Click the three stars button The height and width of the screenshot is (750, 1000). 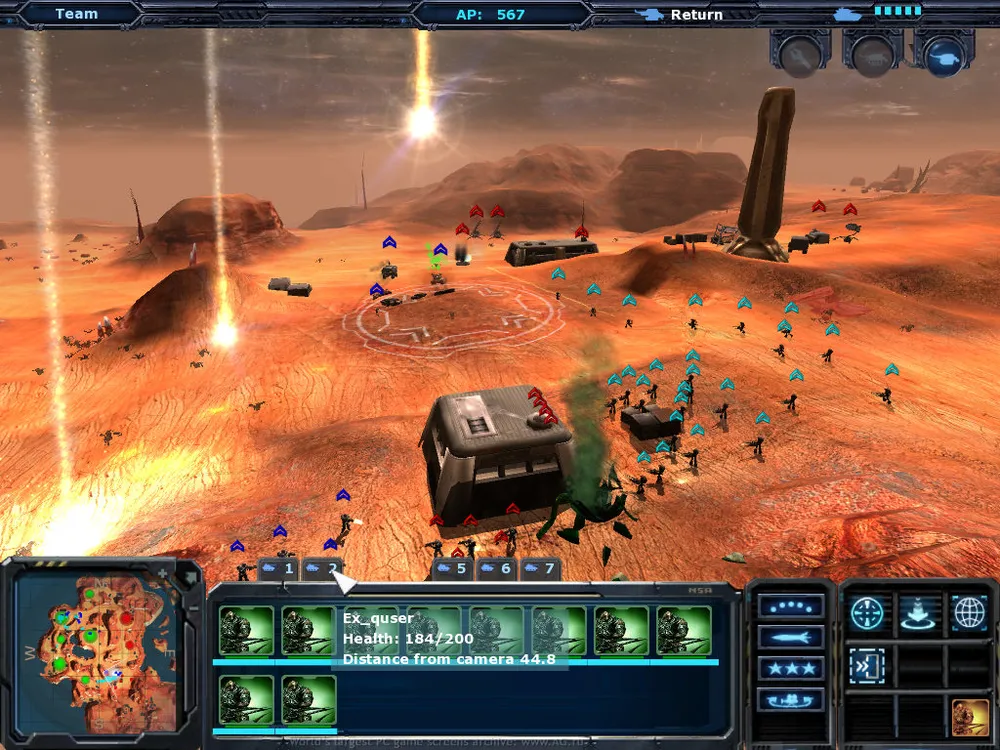coord(791,668)
